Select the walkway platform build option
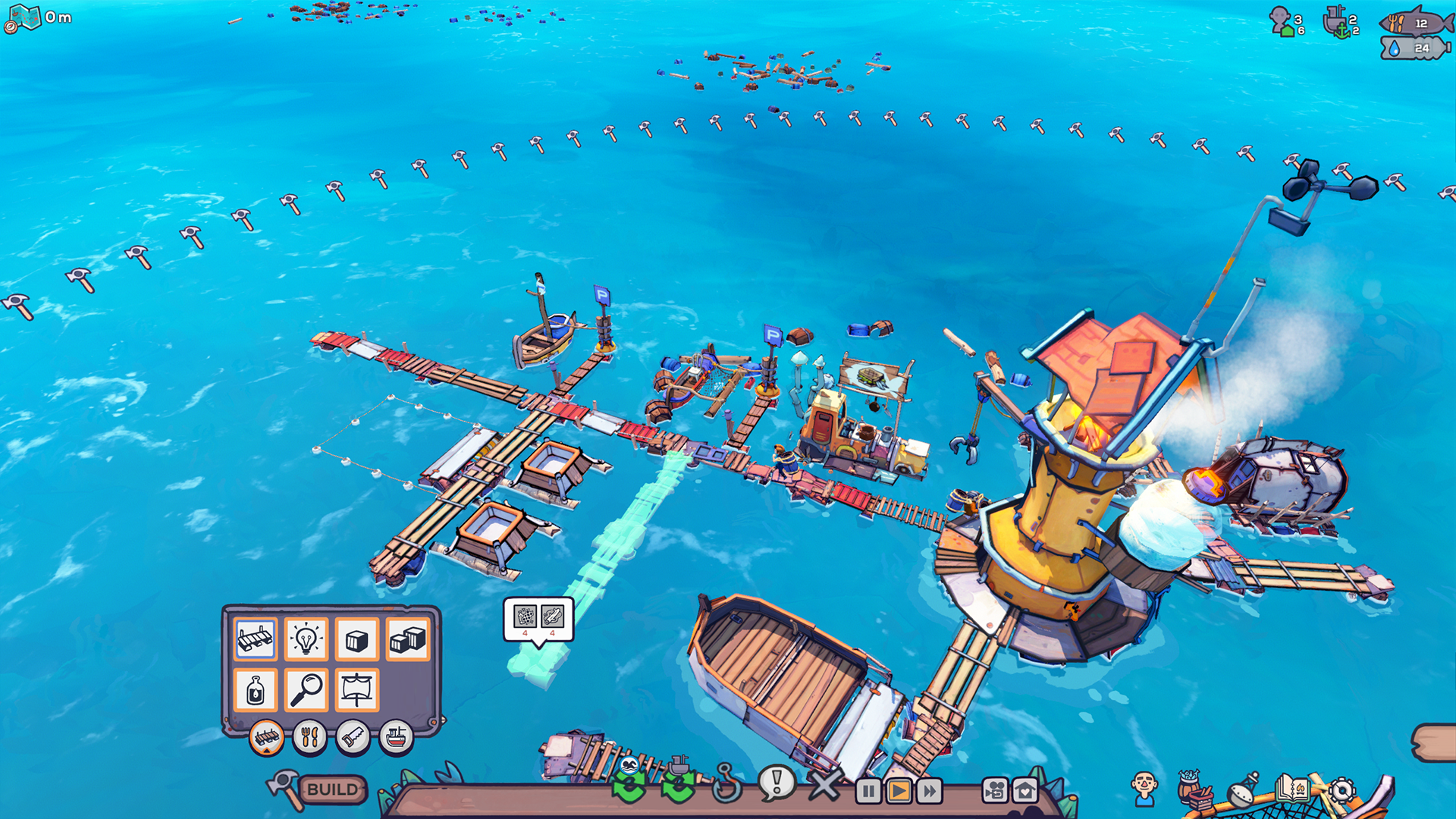 (255, 639)
